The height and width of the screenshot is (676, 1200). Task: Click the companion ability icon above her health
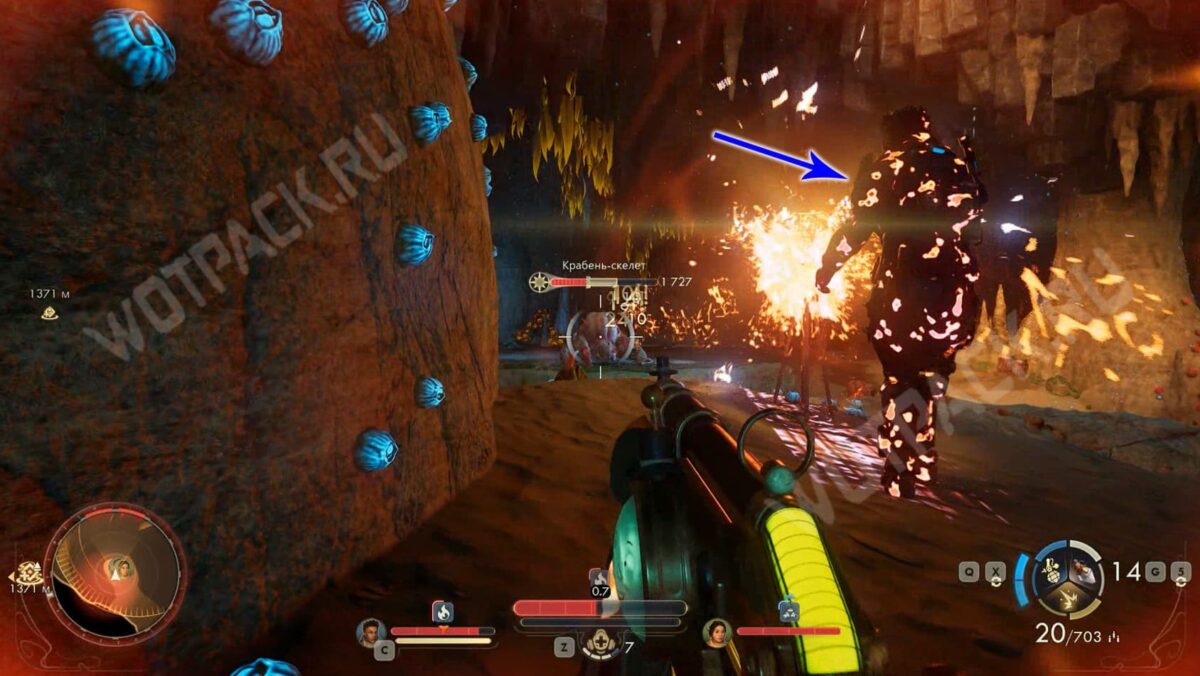(789, 611)
